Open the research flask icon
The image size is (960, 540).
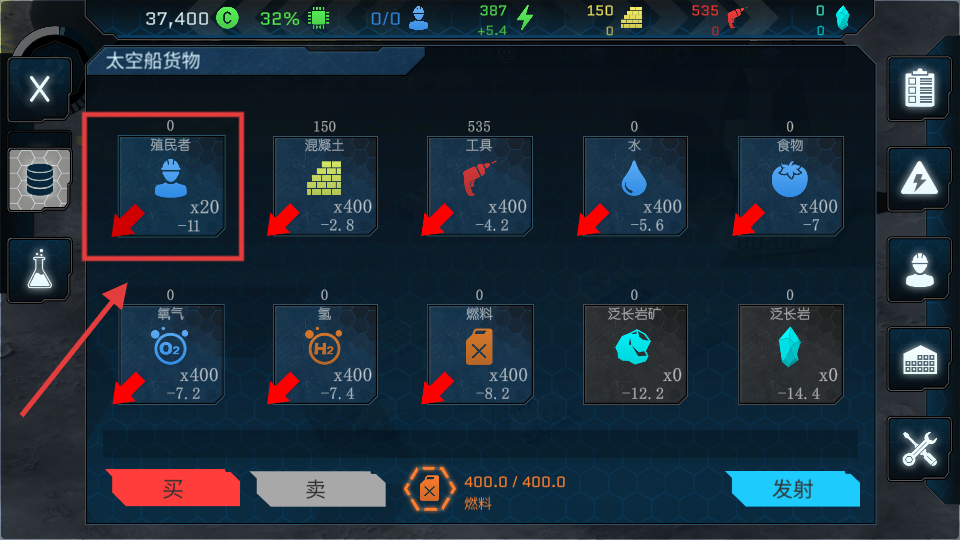[x=40, y=270]
